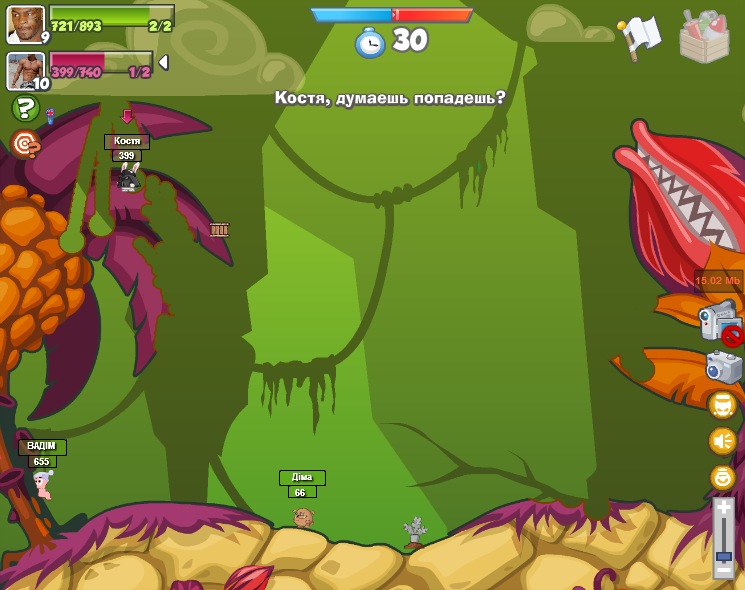Zoom in with the plus button
This screenshot has width=745, height=590.
point(723,509)
